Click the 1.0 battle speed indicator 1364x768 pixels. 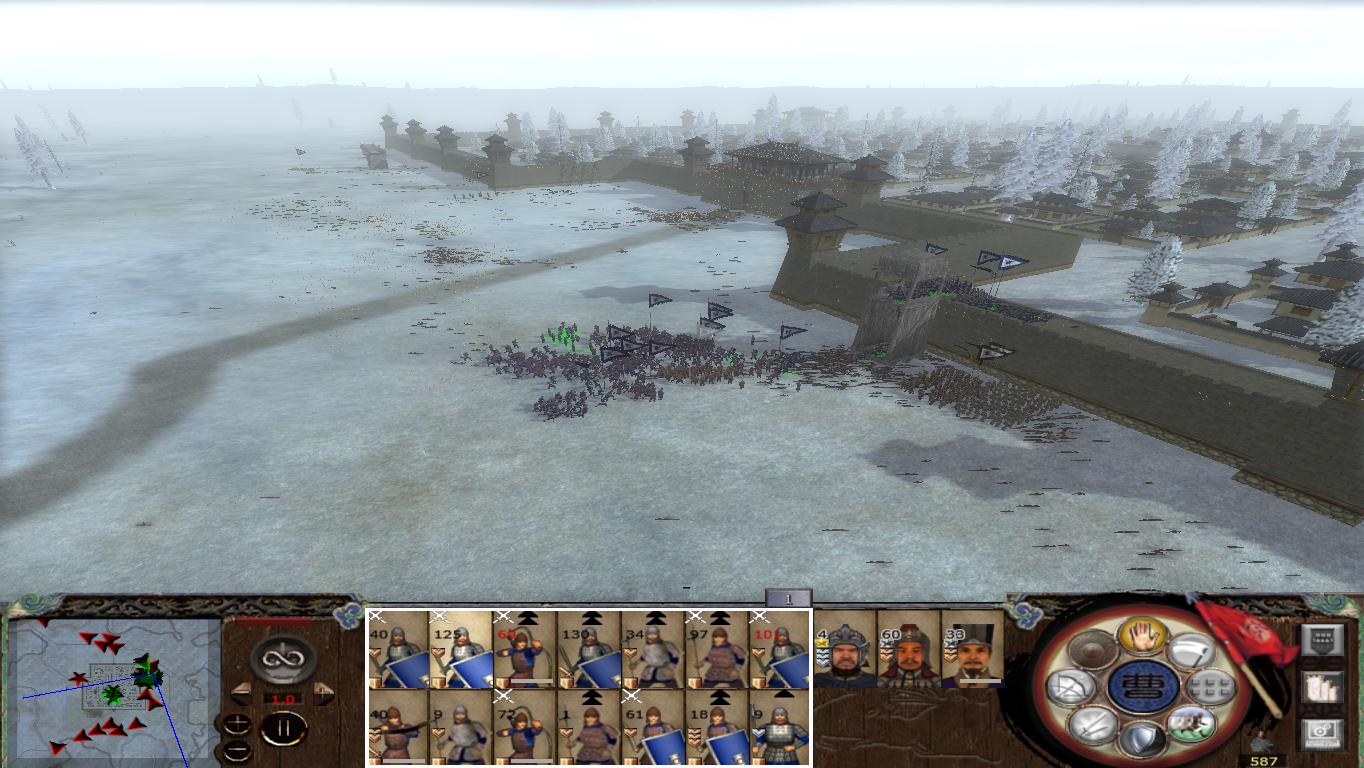click(x=283, y=698)
